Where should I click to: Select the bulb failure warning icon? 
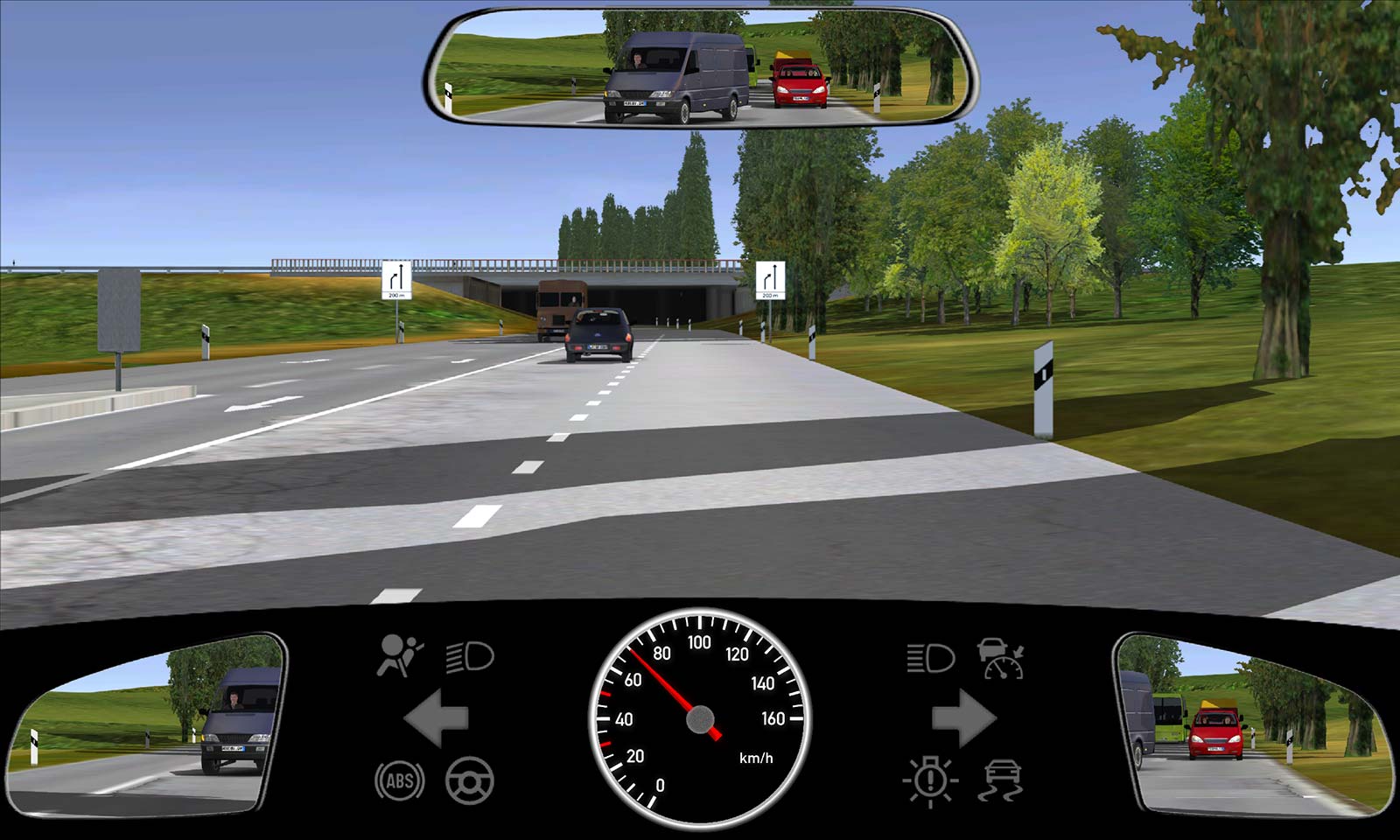coord(930,780)
